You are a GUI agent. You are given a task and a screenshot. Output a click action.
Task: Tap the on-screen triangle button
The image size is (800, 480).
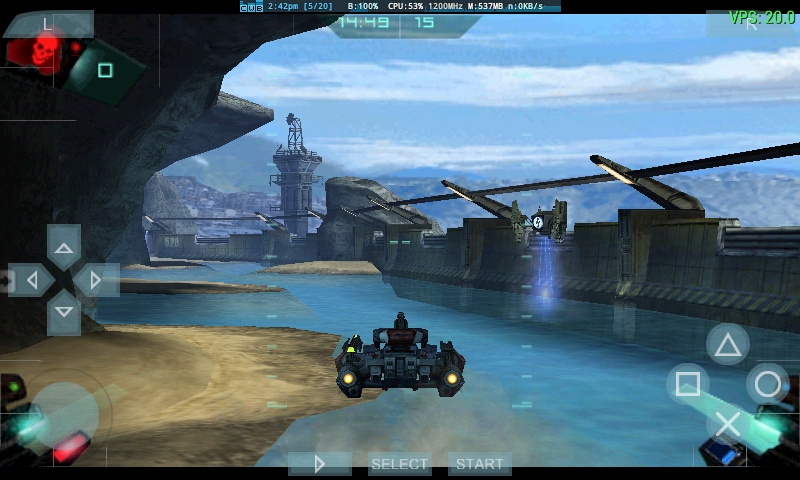(728, 345)
